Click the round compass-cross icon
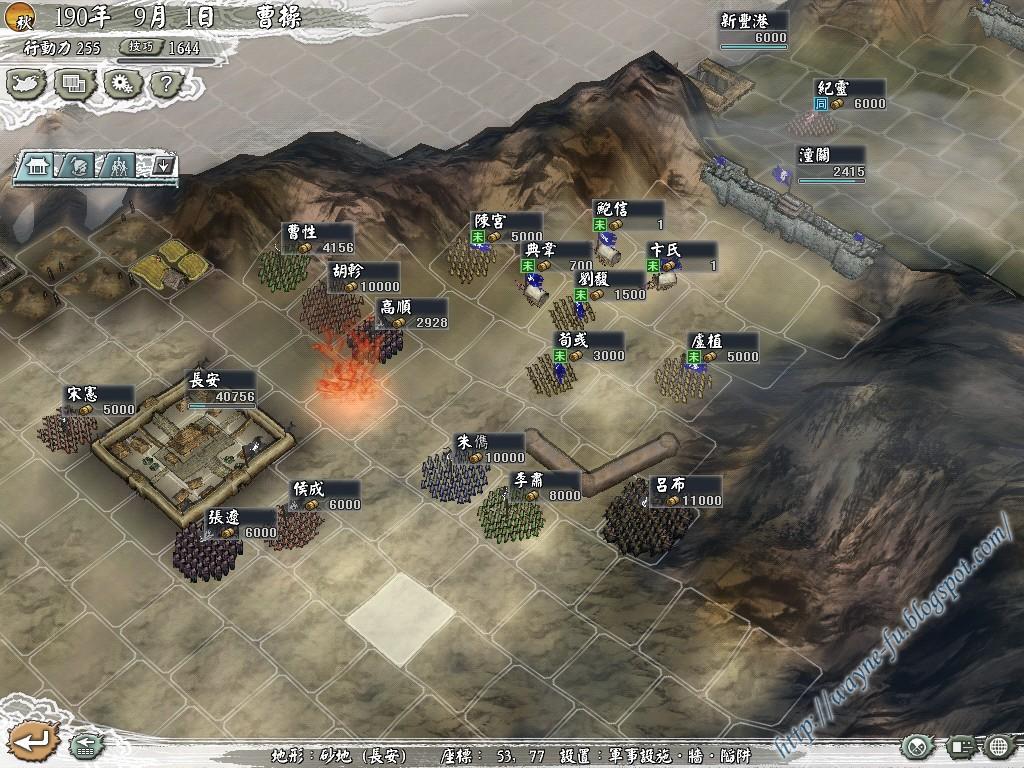The image size is (1024, 768). pos(916,746)
